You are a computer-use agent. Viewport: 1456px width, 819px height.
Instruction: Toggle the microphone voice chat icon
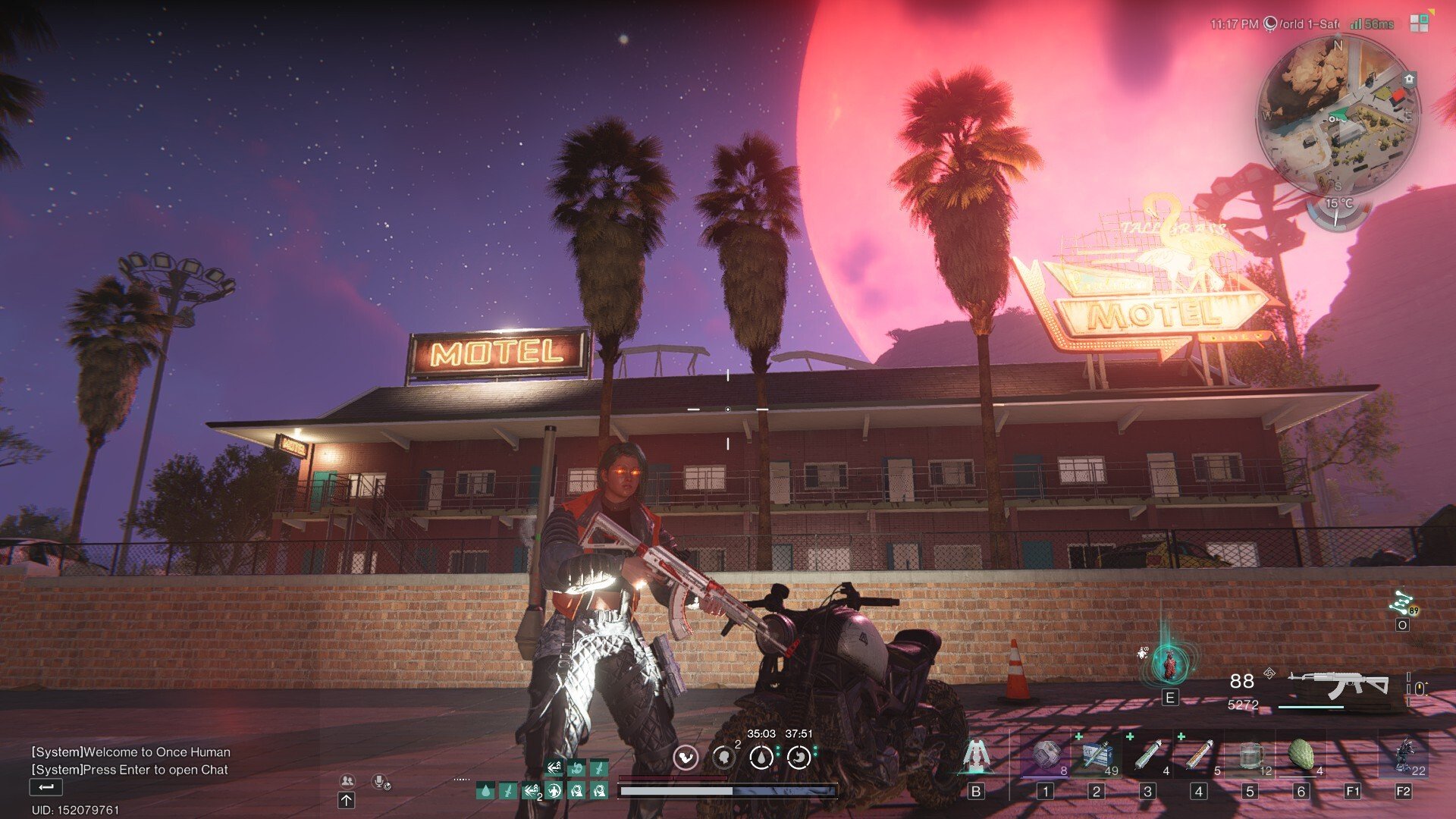coord(381,781)
